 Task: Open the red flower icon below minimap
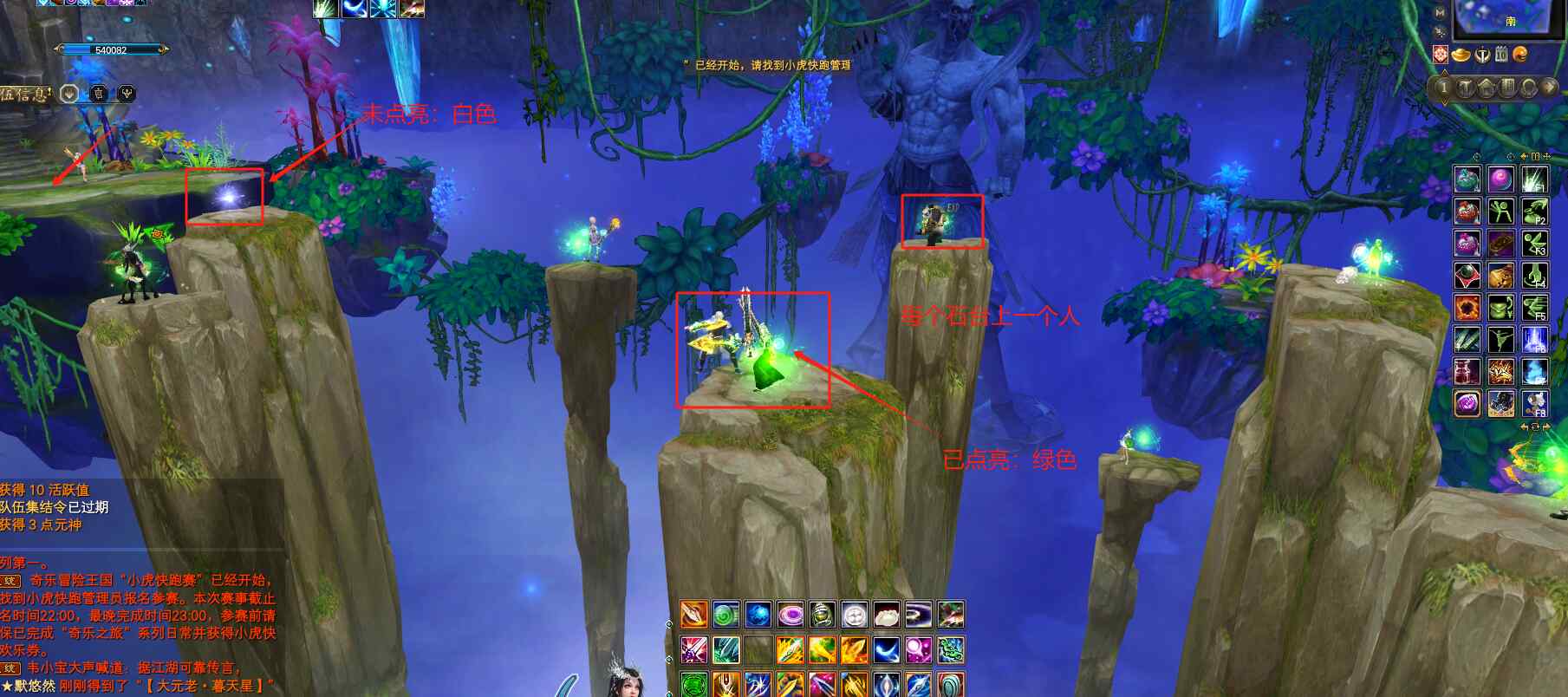click(1441, 55)
